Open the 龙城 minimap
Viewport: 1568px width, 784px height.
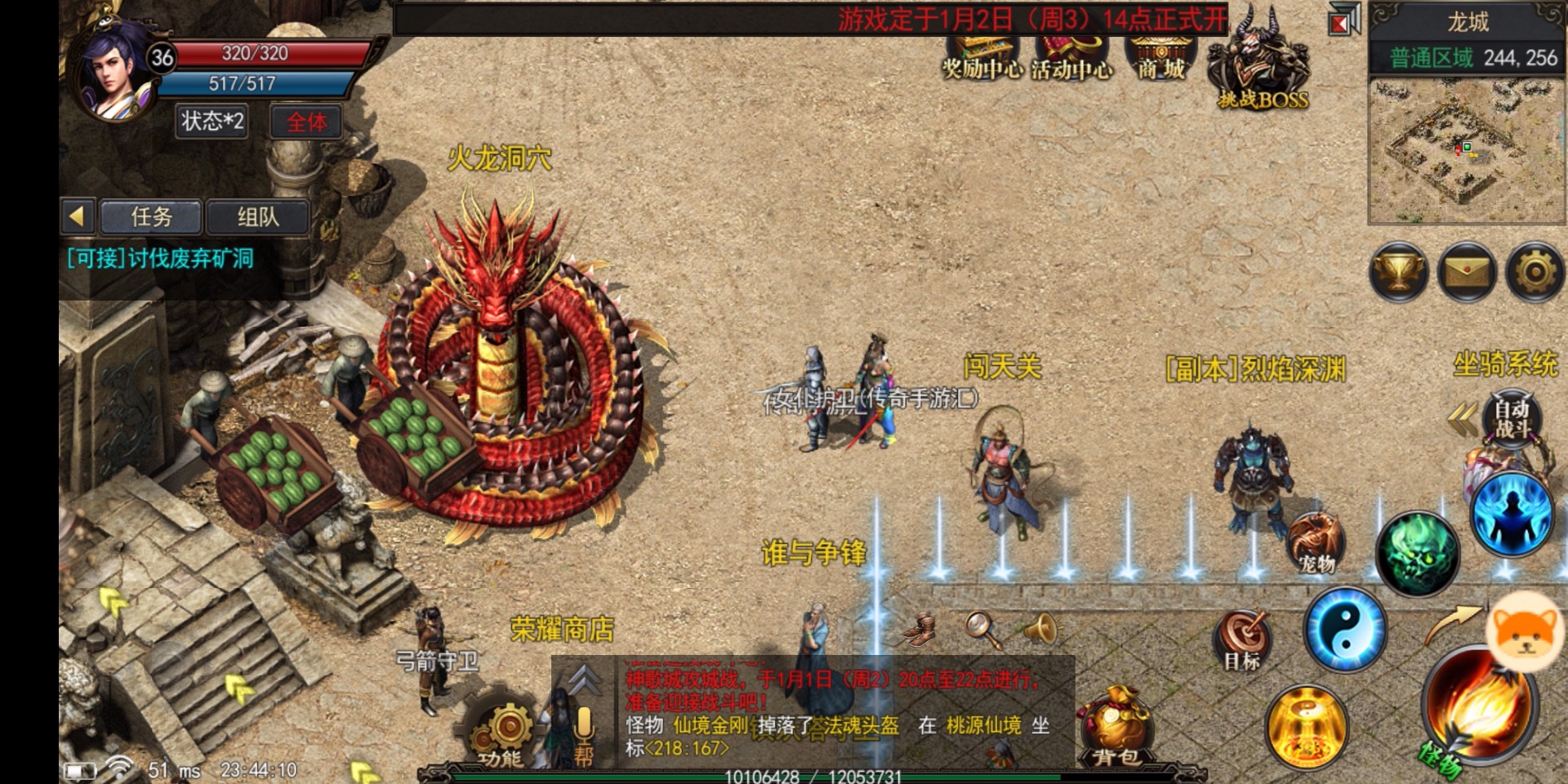click(1467, 151)
